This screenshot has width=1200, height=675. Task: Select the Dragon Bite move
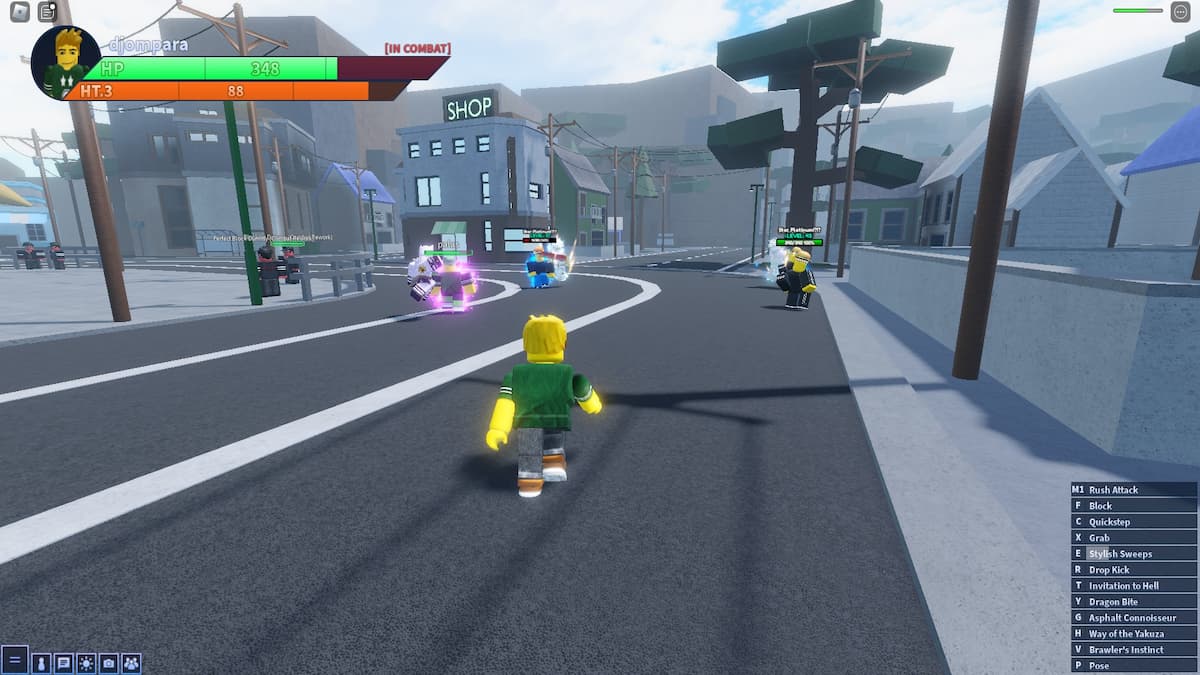[x=1134, y=602]
